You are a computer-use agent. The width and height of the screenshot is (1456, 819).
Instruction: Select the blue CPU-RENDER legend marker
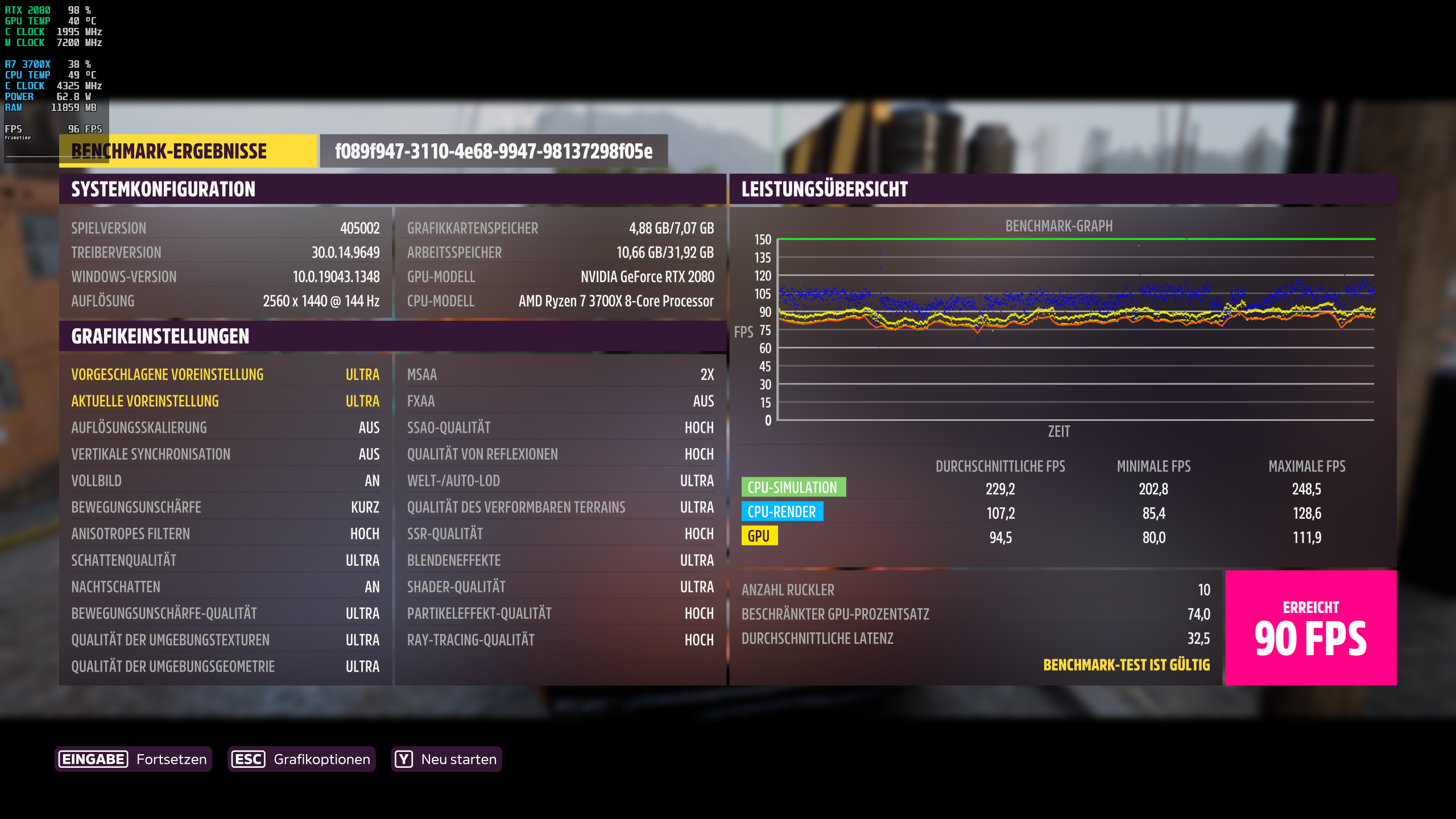pos(783,511)
